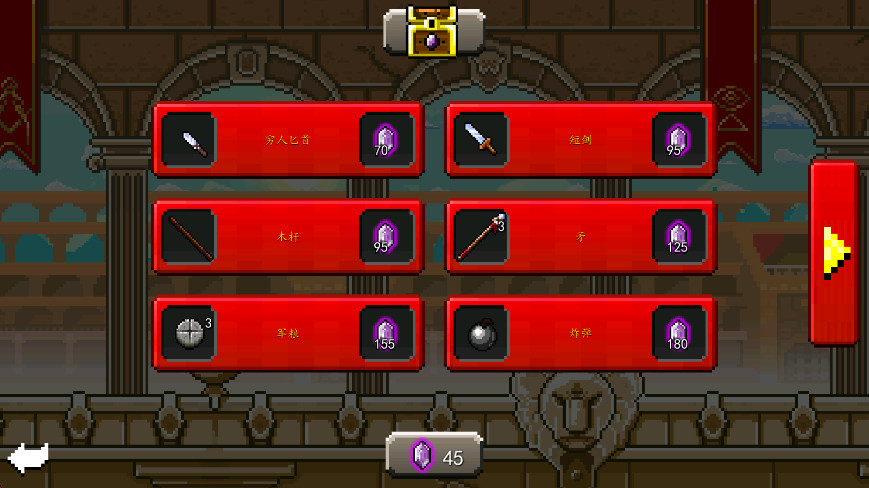
Task: Go to the next shop page with the yellow arrow
Action: tap(834, 253)
